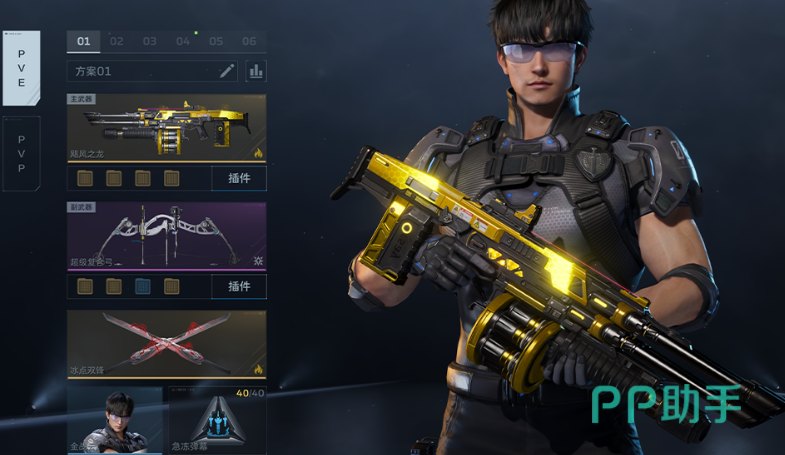
Task: Show loadout tab 06
Action: (x=249, y=41)
